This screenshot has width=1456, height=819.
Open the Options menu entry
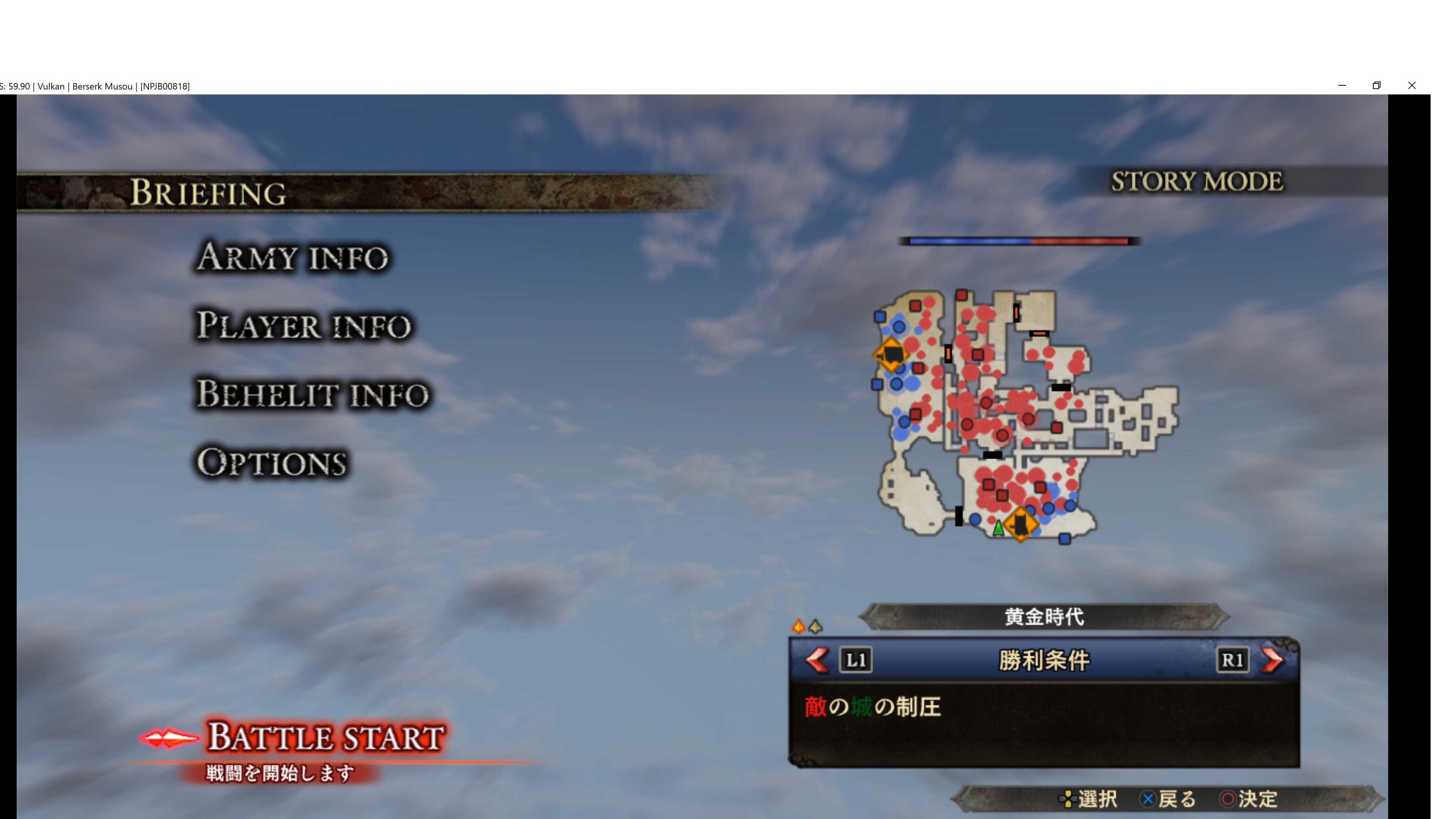(x=271, y=463)
